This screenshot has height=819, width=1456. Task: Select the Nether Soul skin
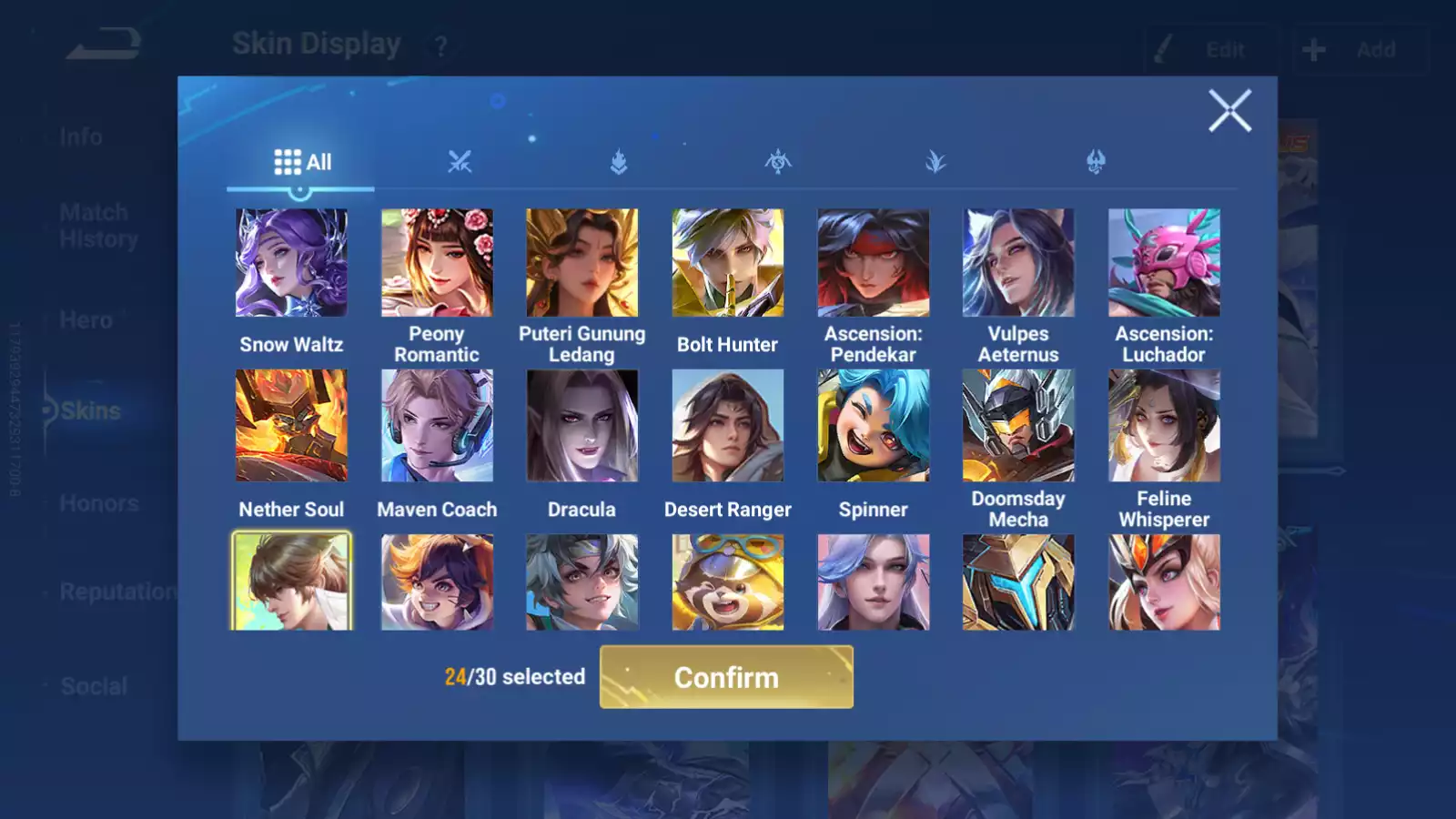[x=291, y=425]
